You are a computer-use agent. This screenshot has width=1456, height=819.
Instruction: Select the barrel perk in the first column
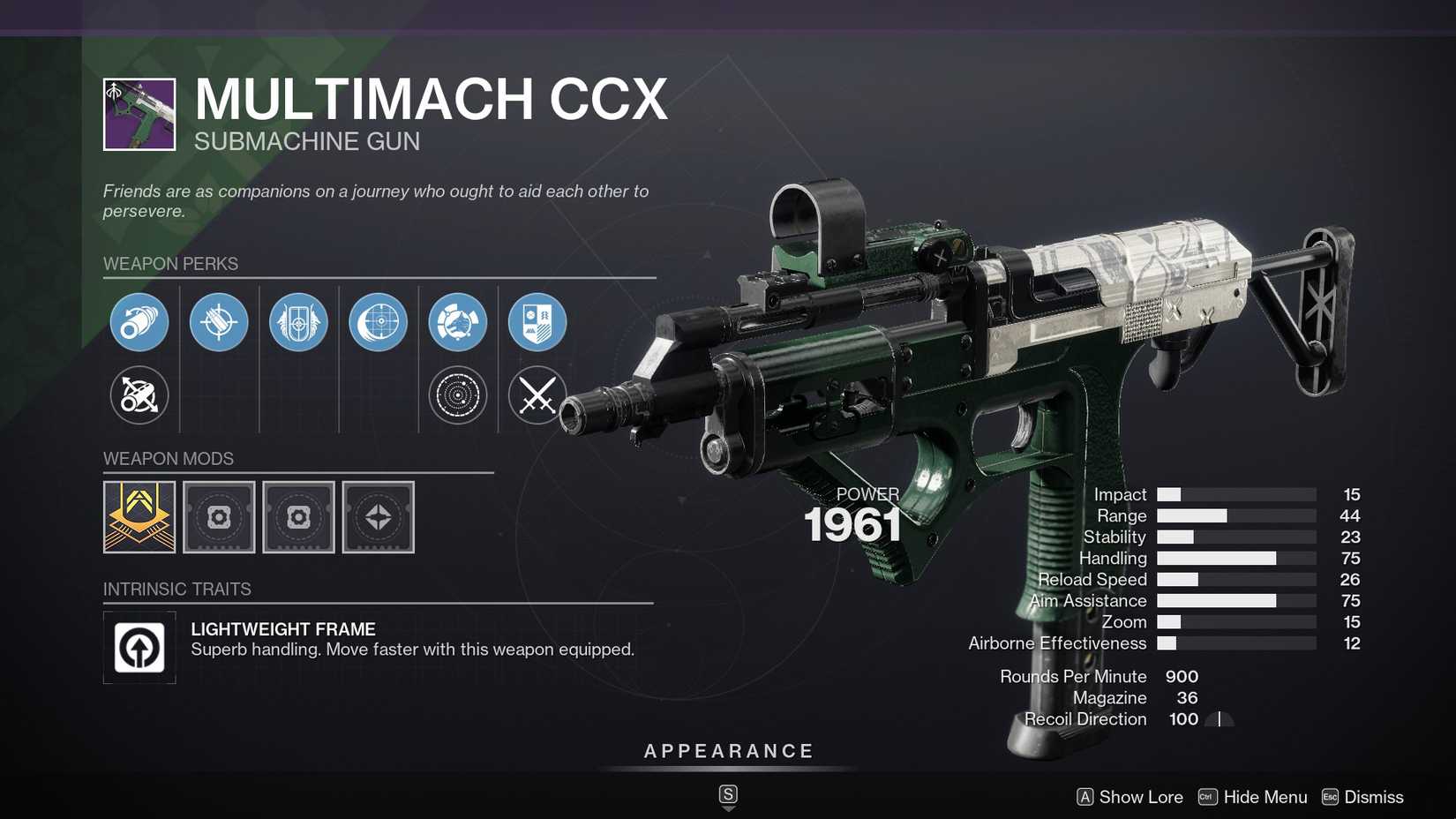pyautogui.click(x=139, y=322)
